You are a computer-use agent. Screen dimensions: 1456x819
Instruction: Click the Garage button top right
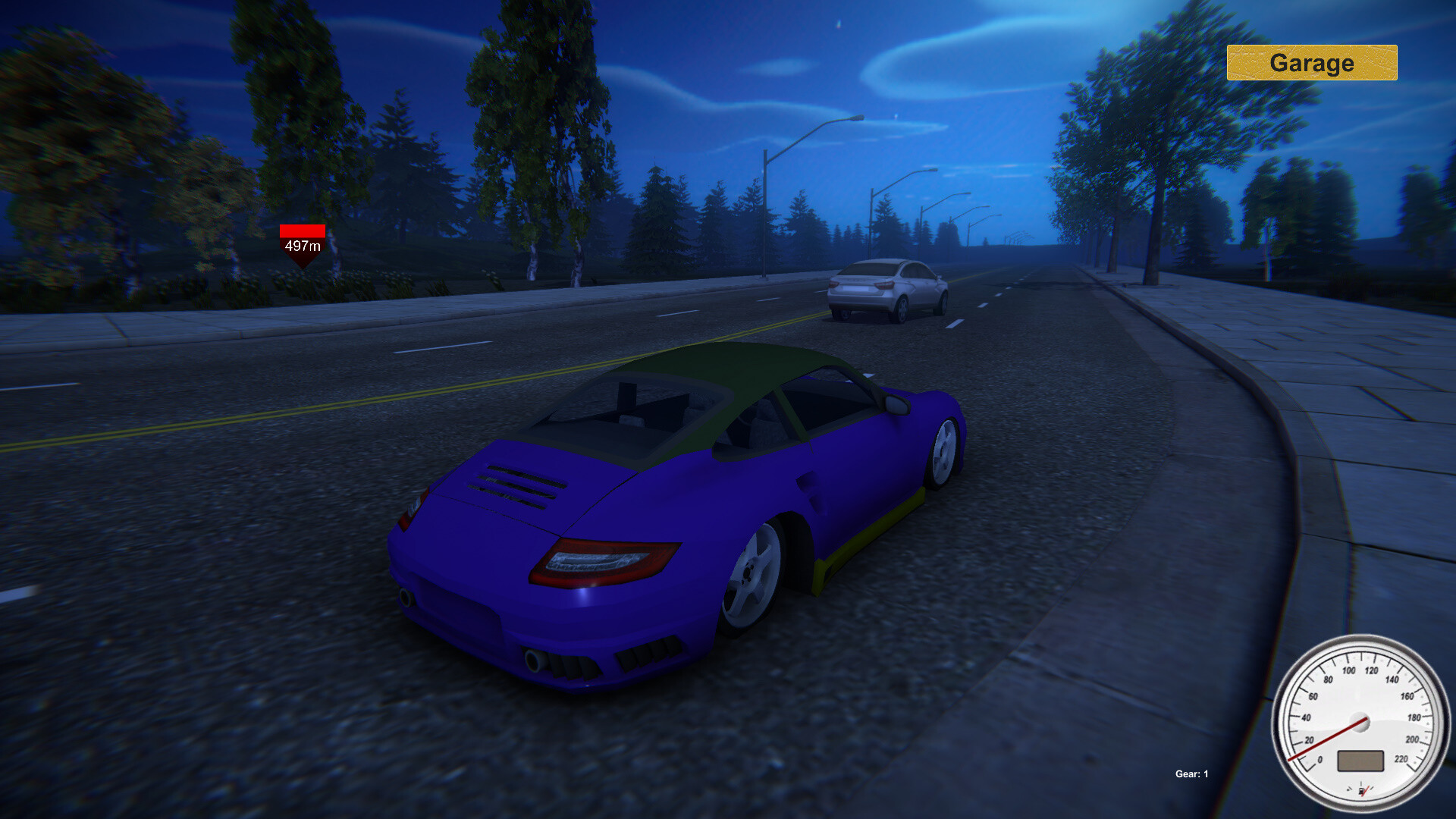[x=1312, y=64]
